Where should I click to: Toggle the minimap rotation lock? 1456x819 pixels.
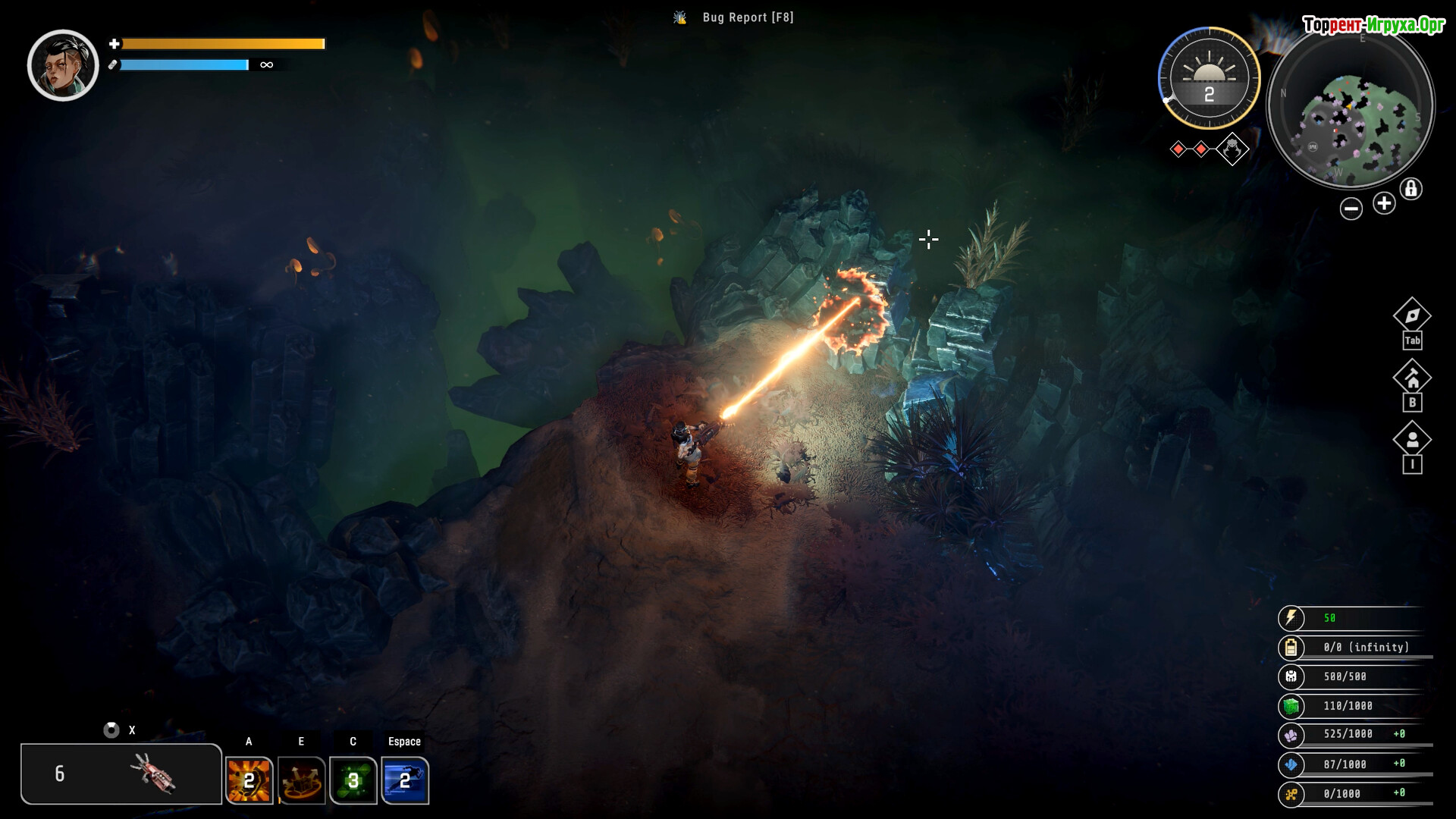click(1410, 188)
